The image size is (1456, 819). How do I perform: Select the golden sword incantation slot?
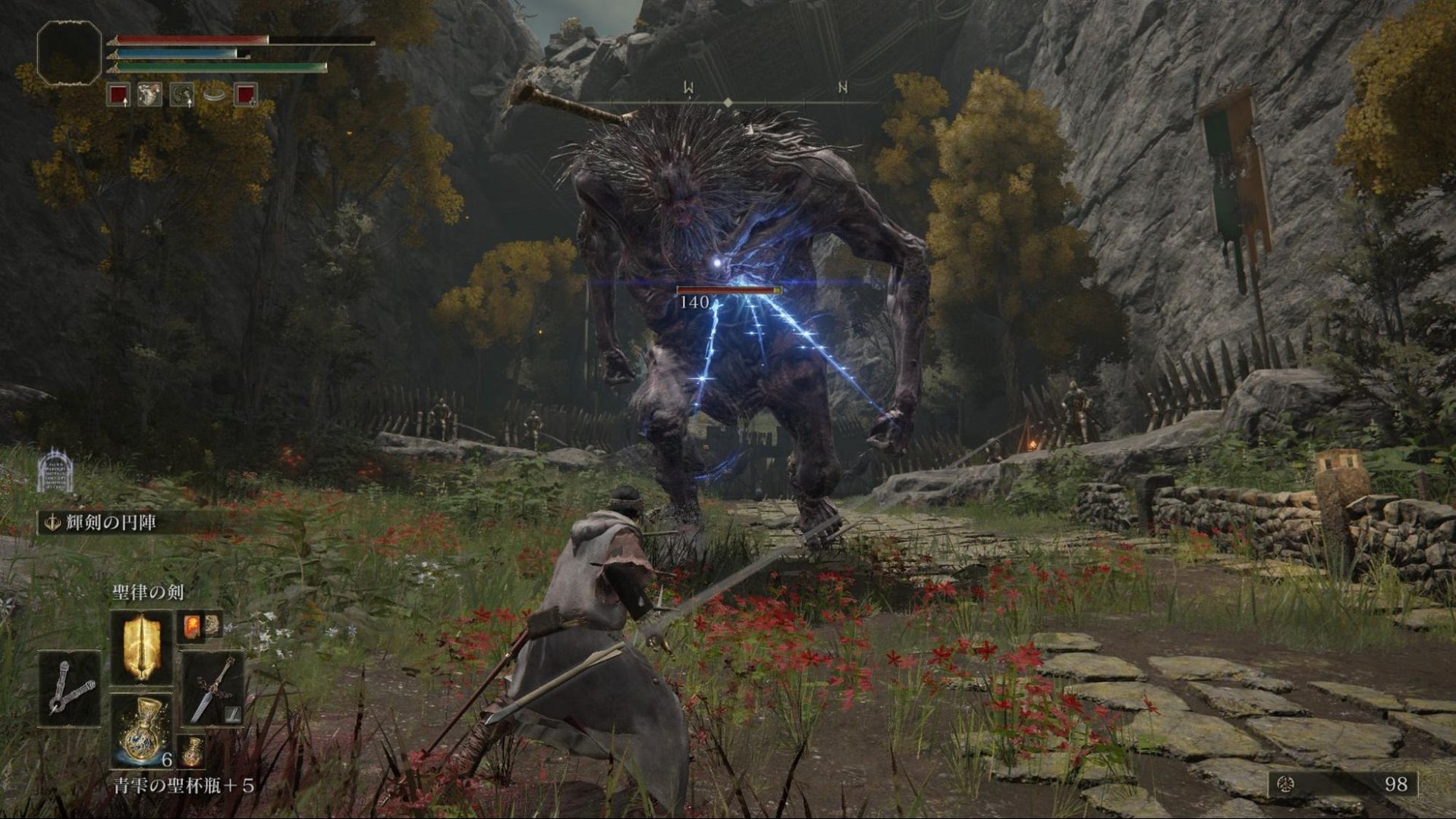point(141,648)
